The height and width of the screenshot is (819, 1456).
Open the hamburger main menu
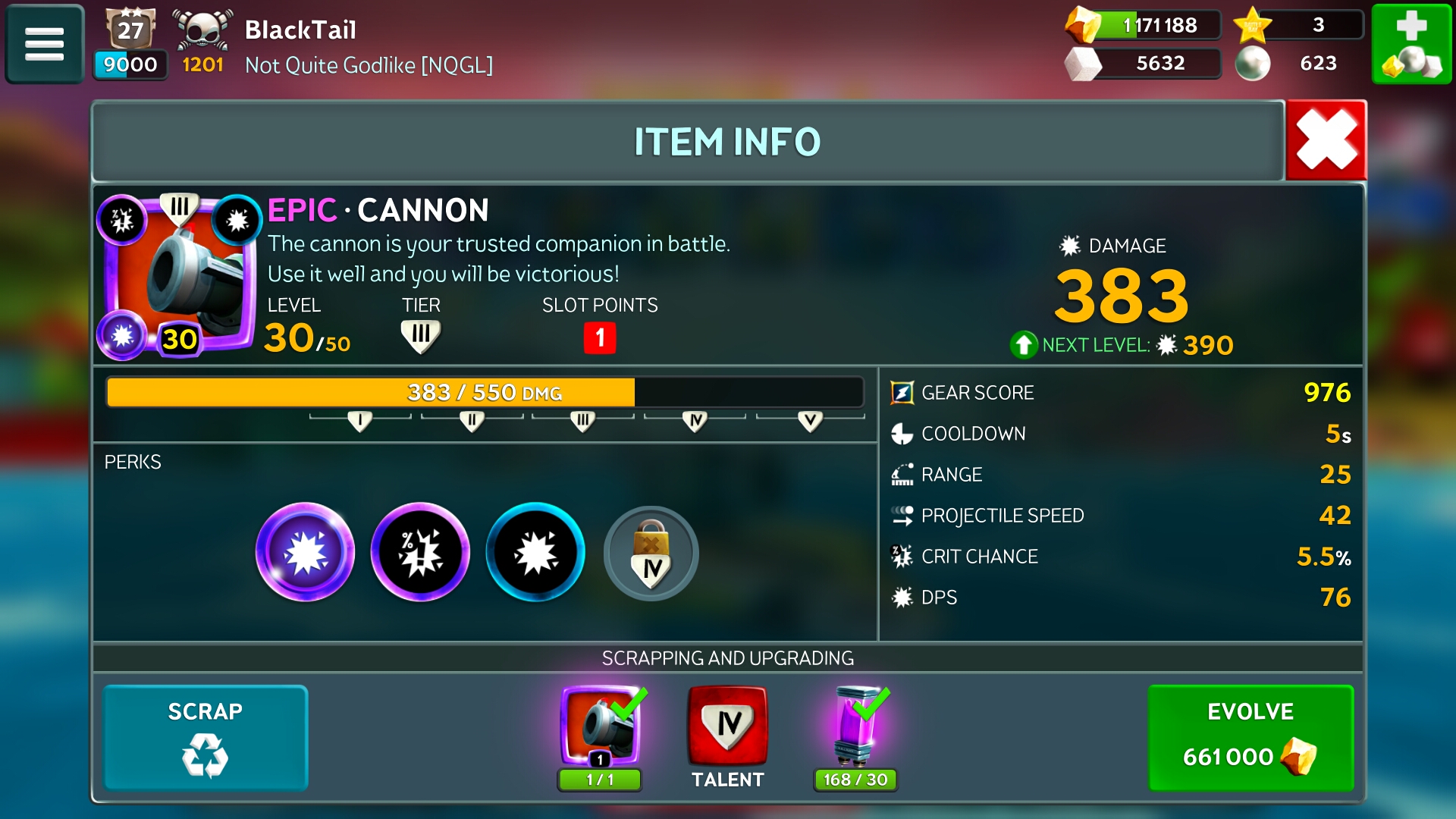click(44, 44)
